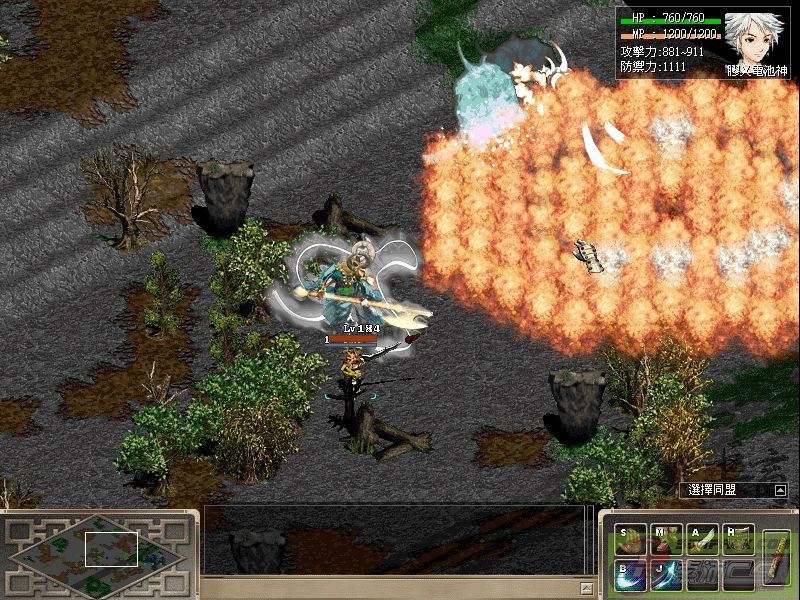Click the white-haired hero portrait
The height and width of the screenshot is (600, 800).
pos(754,41)
